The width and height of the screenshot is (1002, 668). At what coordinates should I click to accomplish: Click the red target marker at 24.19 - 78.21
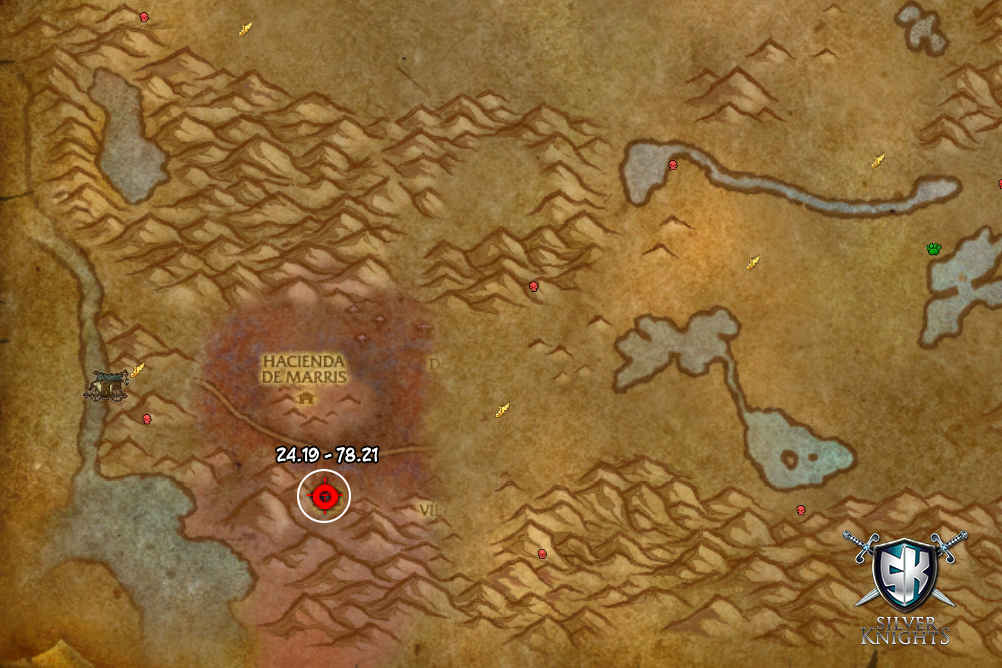pyautogui.click(x=324, y=495)
